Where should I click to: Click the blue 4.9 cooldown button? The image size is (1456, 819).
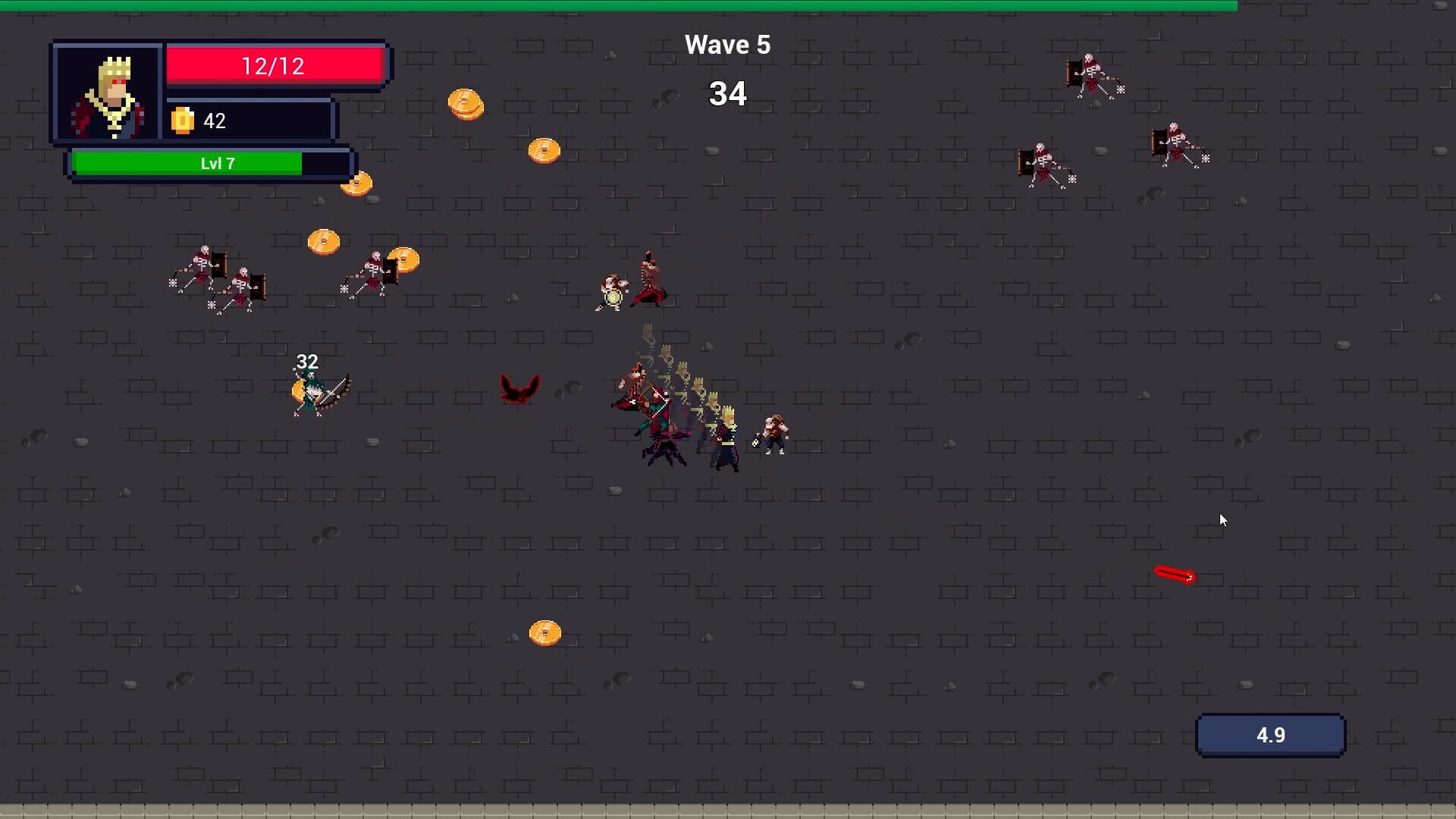coord(1270,734)
